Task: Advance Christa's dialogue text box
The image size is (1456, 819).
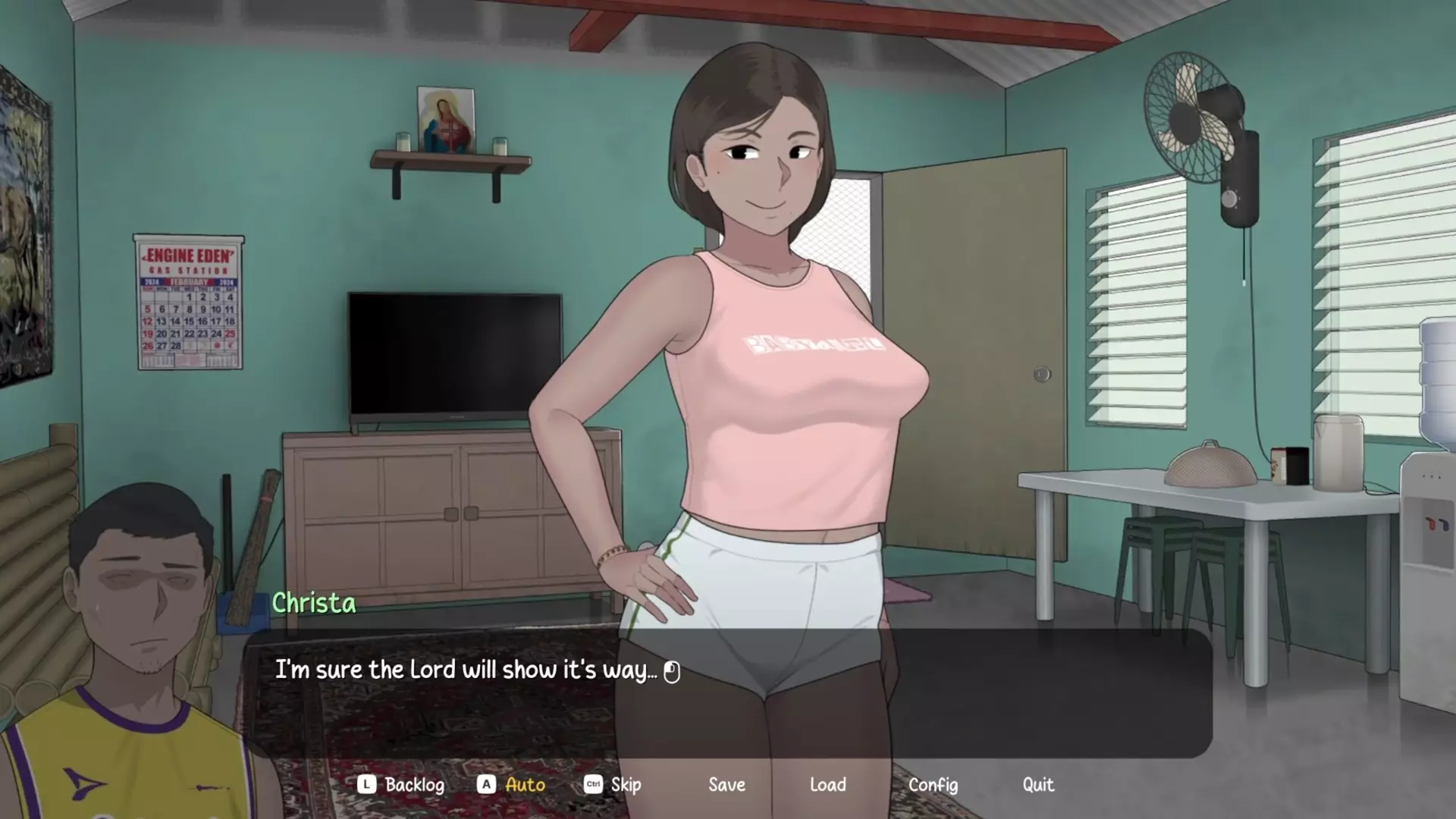Action: click(726, 692)
